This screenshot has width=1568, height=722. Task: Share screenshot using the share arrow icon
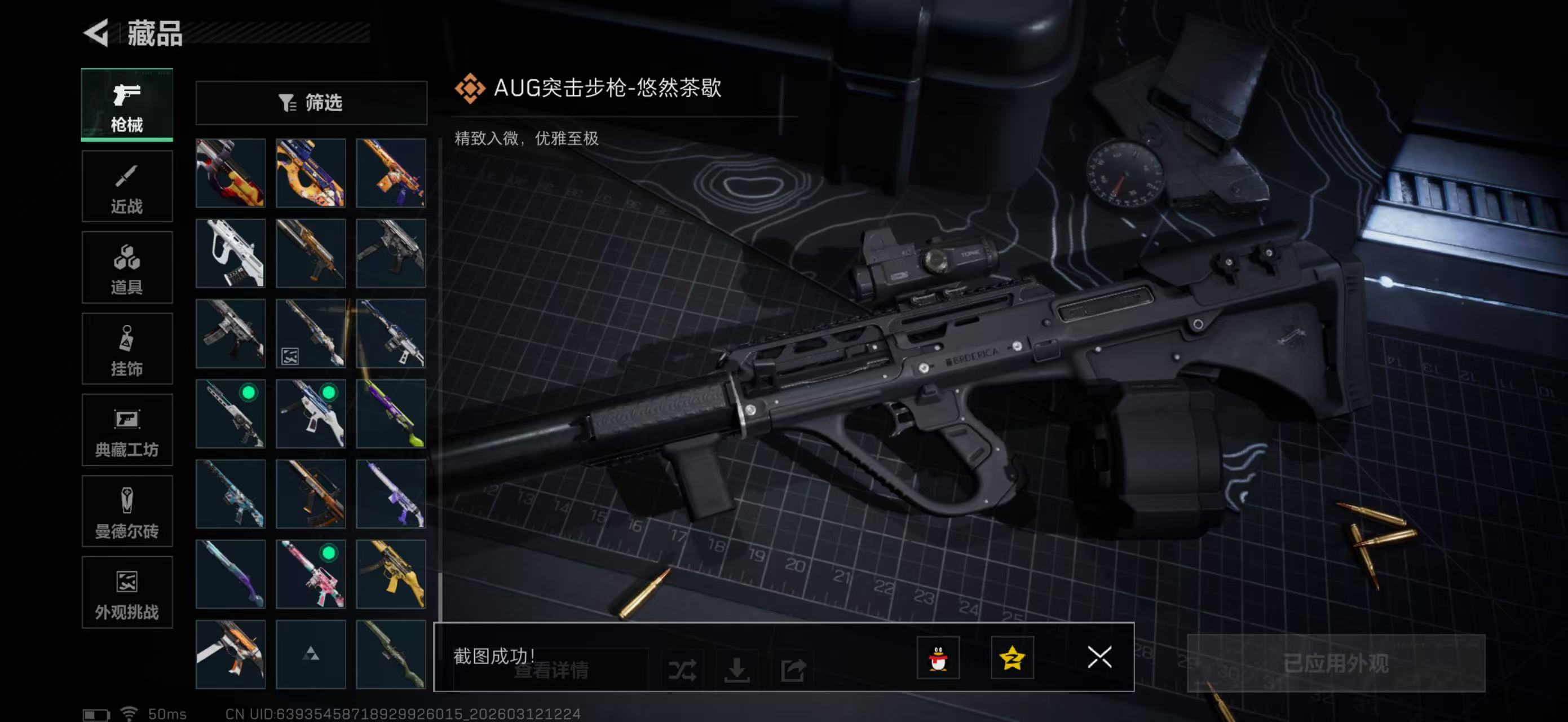click(x=793, y=668)
